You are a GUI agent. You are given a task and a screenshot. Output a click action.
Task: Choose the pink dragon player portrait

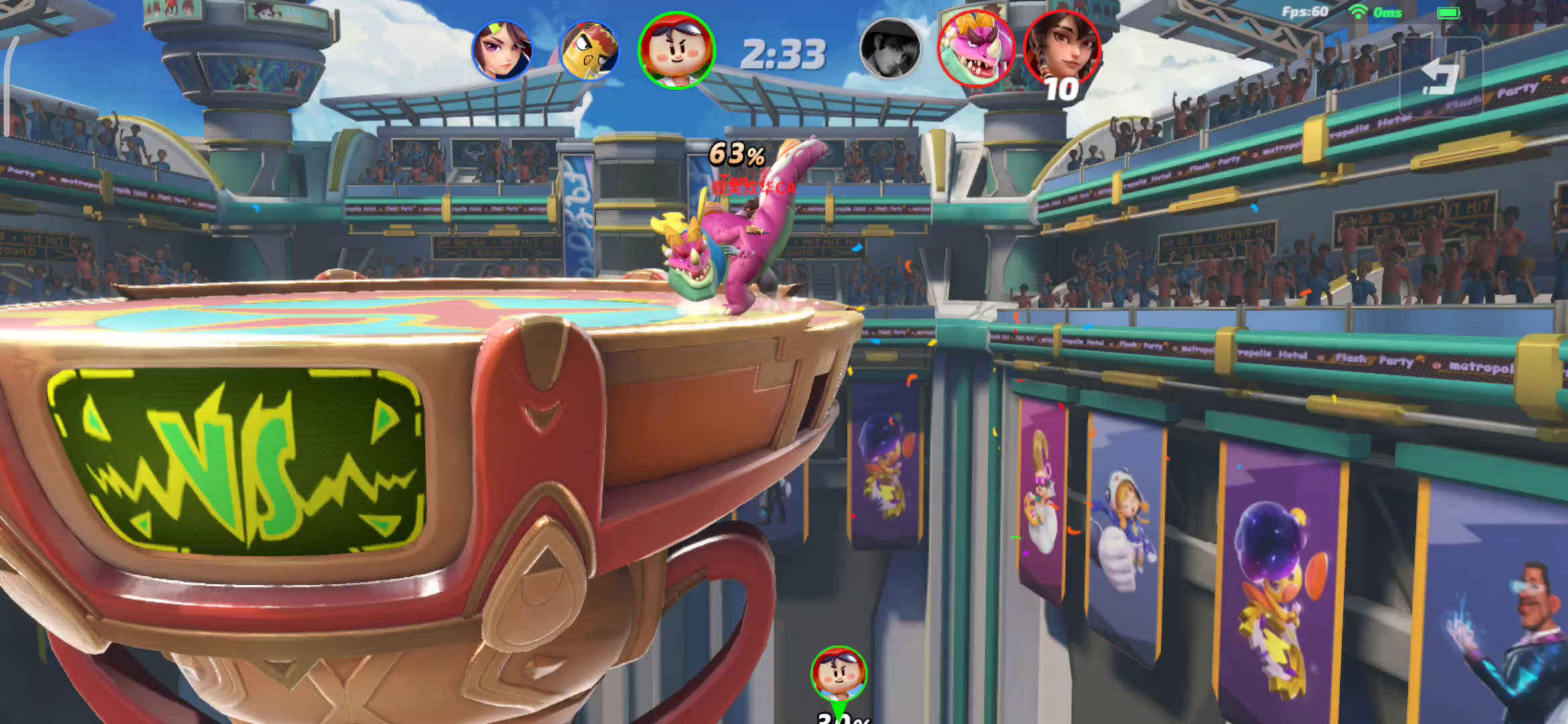pos(975,49)
